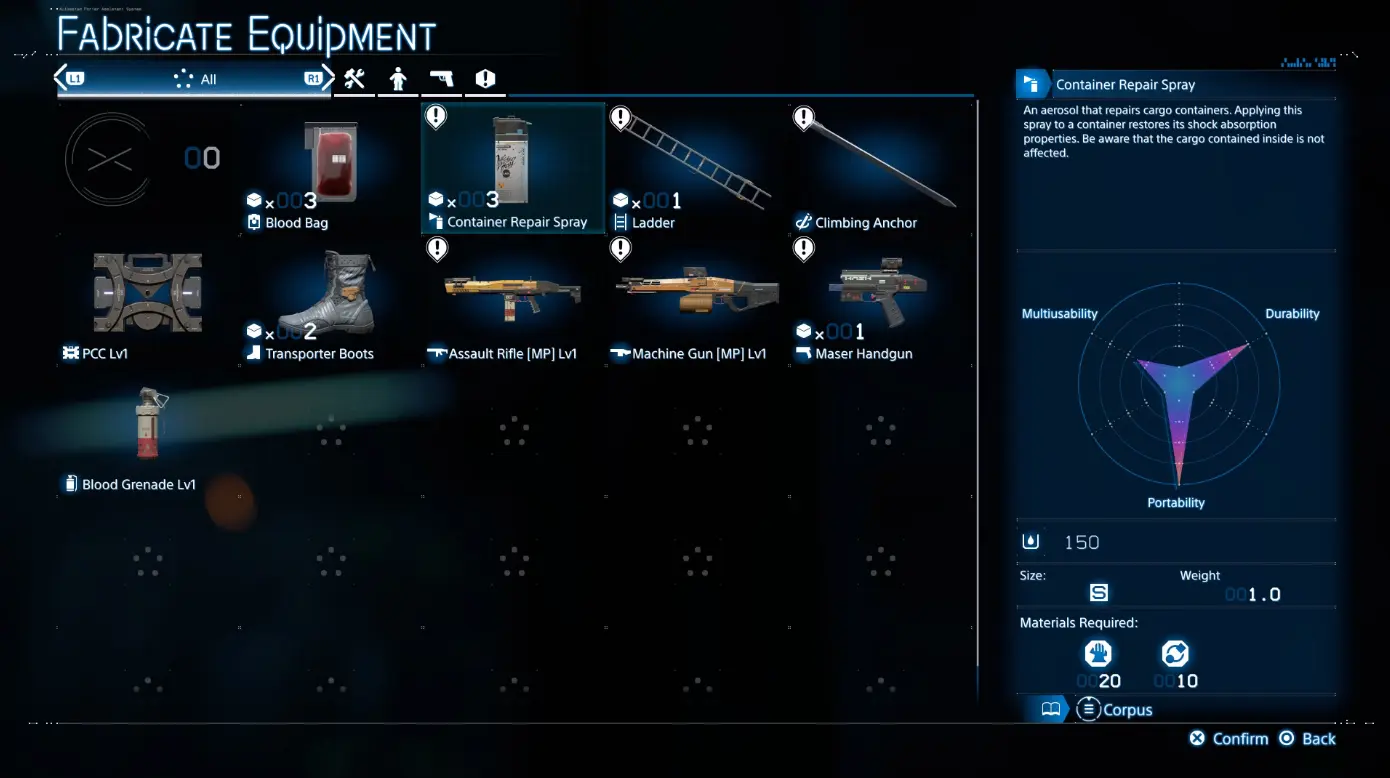
Task: Pick the Blood Grenade Lv1 item
Action: (147, 430)
